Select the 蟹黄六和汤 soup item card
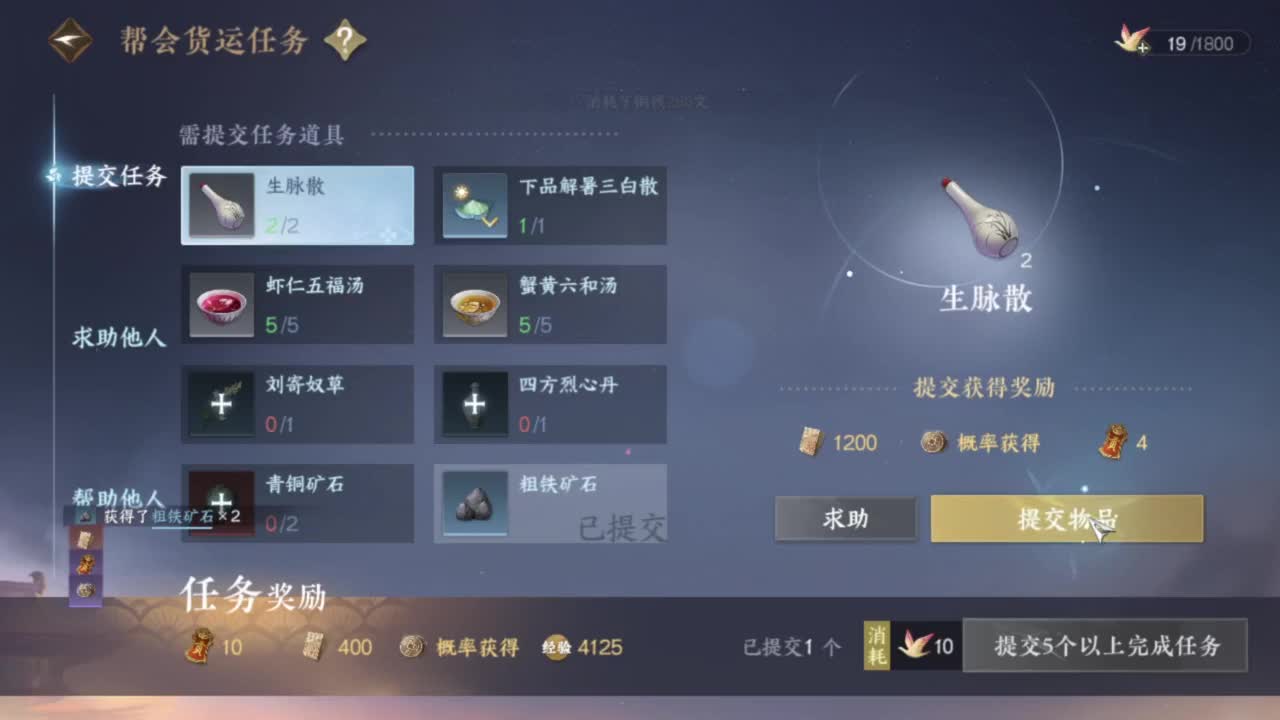This screenshot has height=720, width=1280. tap(549, 304)
